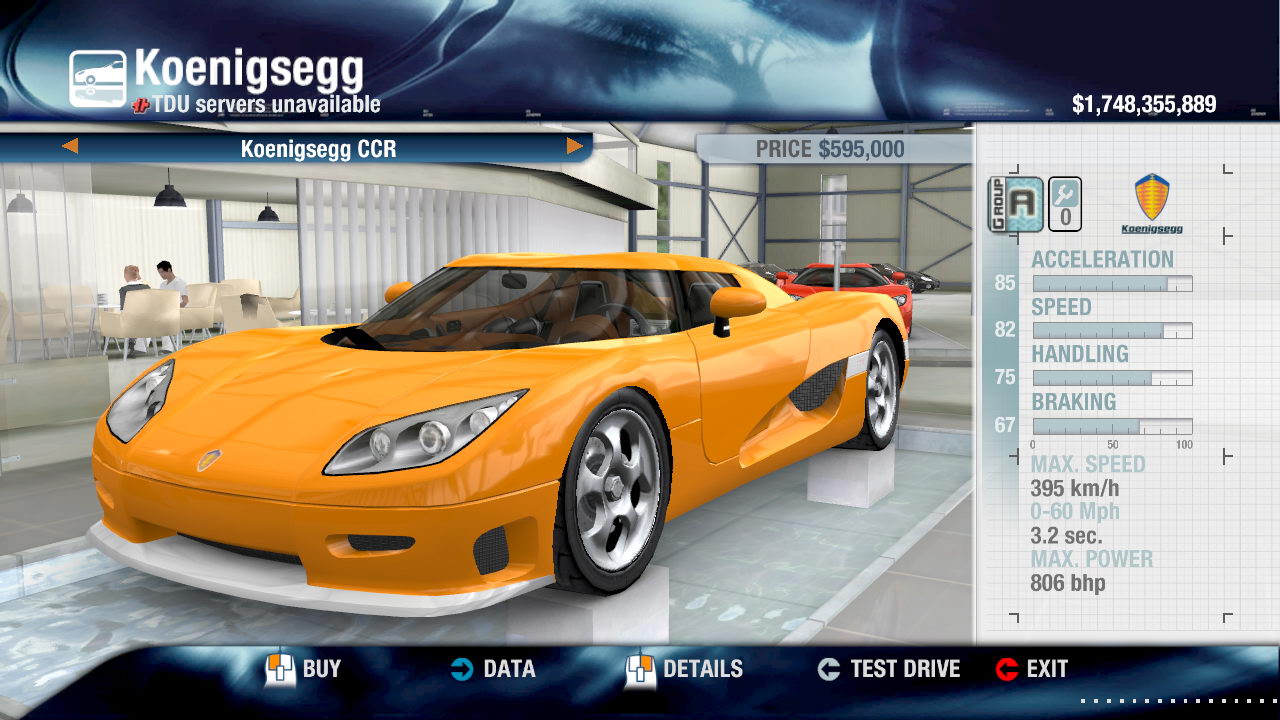Image resolution: width=1280 pixels, height=720 pixels.
Task: Show car Details
Action: pos(685,669)
